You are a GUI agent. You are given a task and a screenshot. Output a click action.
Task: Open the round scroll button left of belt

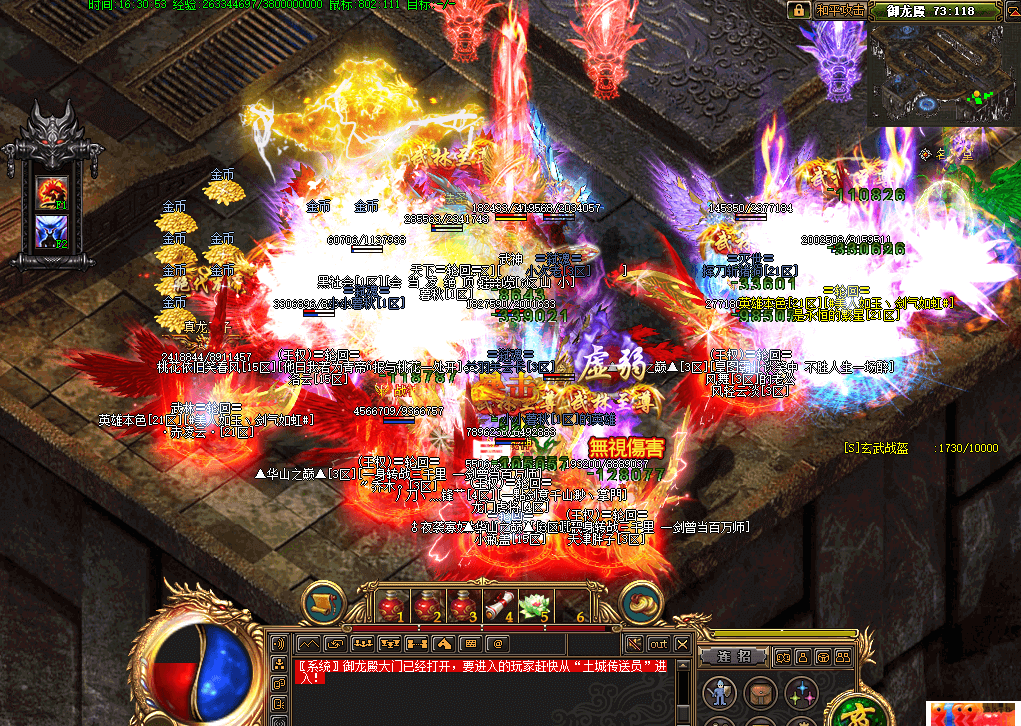pos(323,602)
